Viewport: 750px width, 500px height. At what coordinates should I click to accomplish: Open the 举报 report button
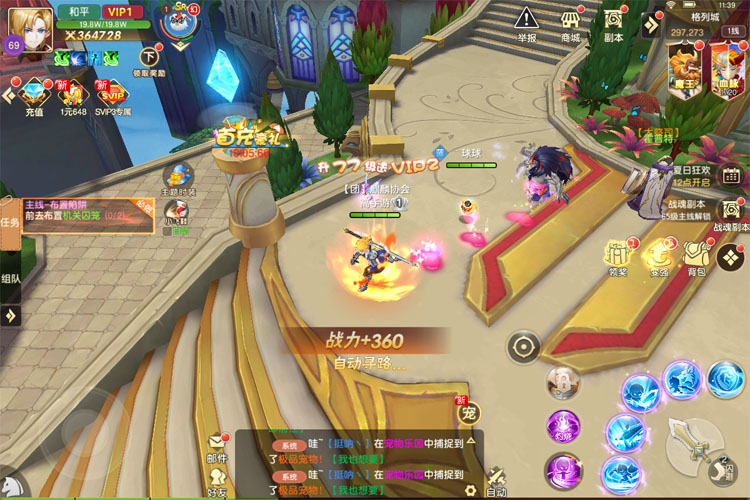click(527, 23)
